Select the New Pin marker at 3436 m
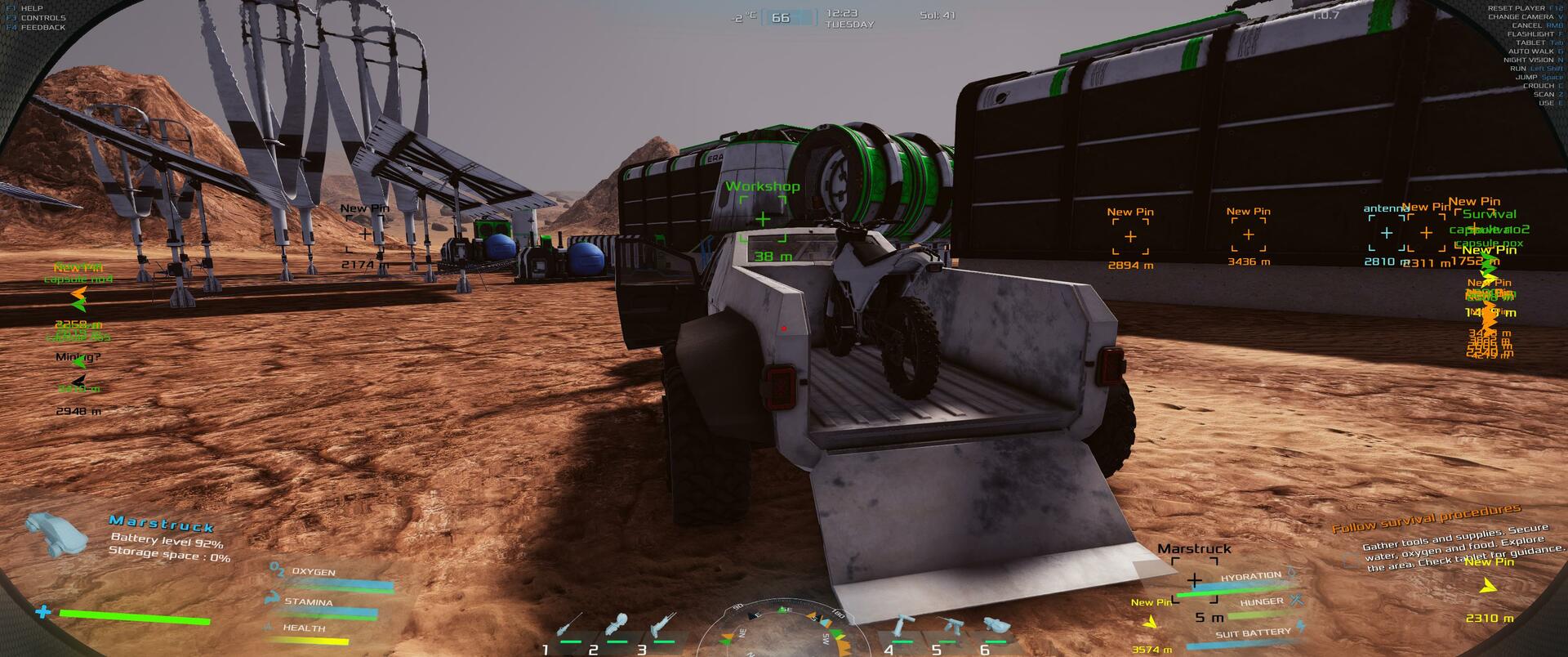Viewport: 1568px width, 657px height. 1249,235
